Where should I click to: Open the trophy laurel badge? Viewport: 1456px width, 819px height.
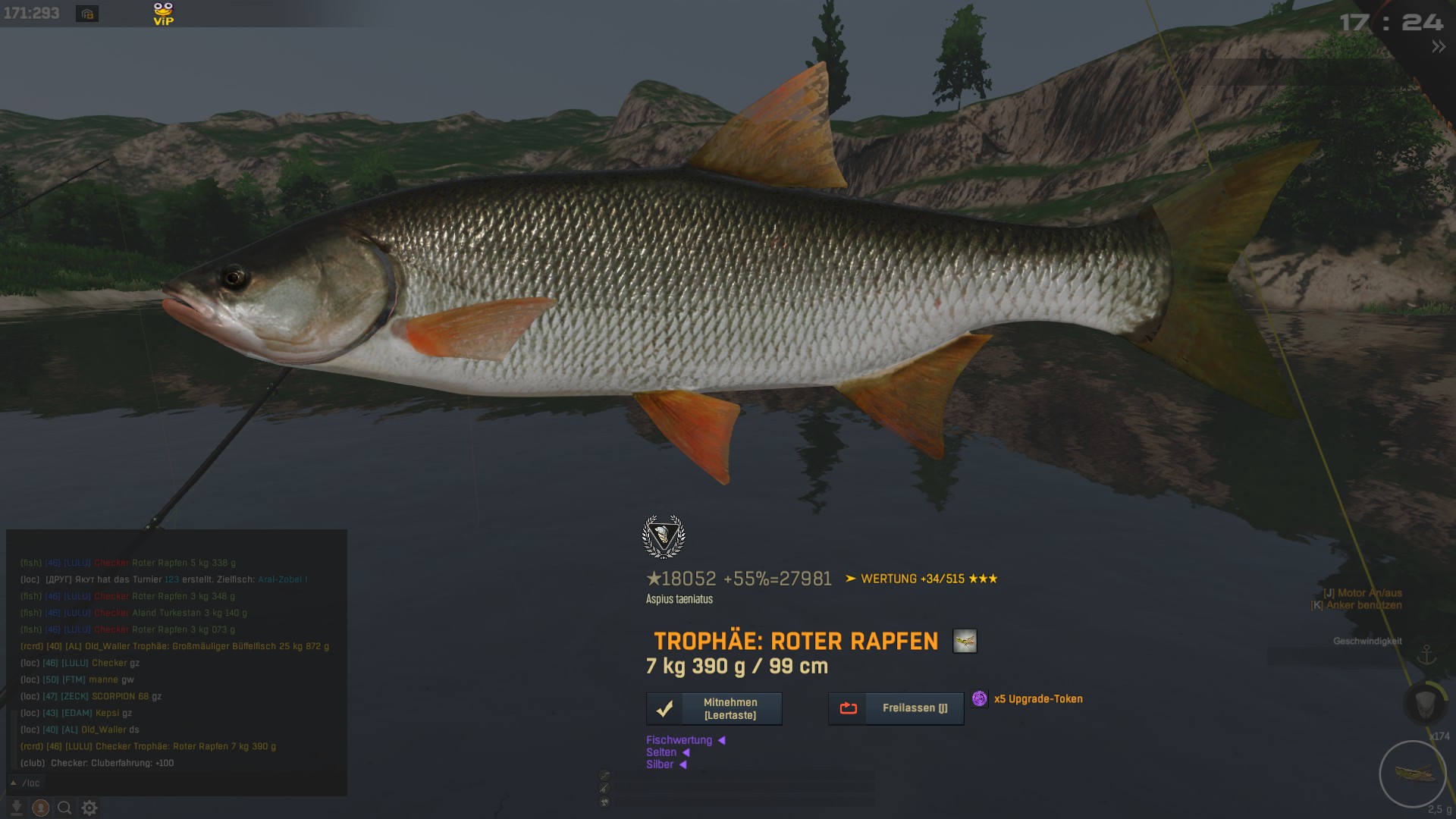(664, 537)
